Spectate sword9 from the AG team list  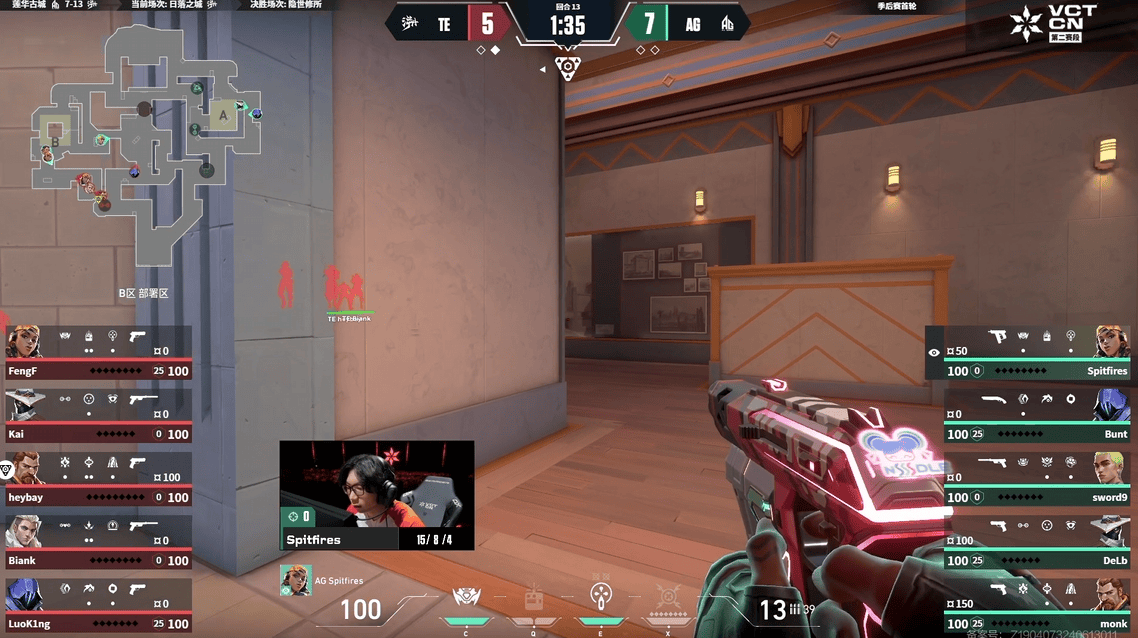(1040, 480)
